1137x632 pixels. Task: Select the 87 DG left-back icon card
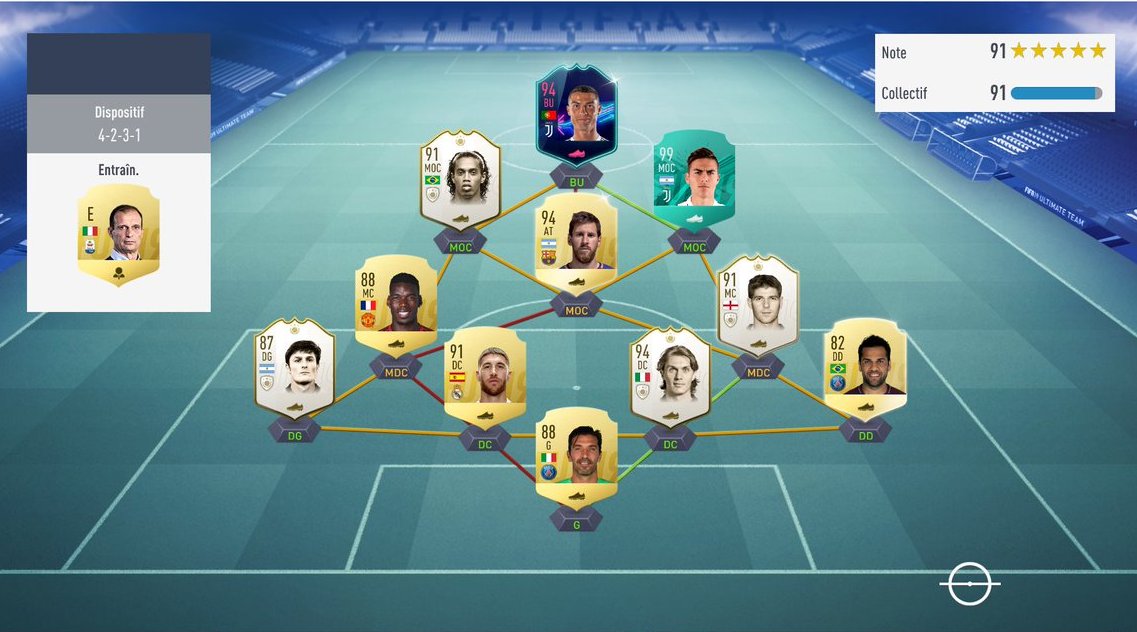(x=294, y=367)
